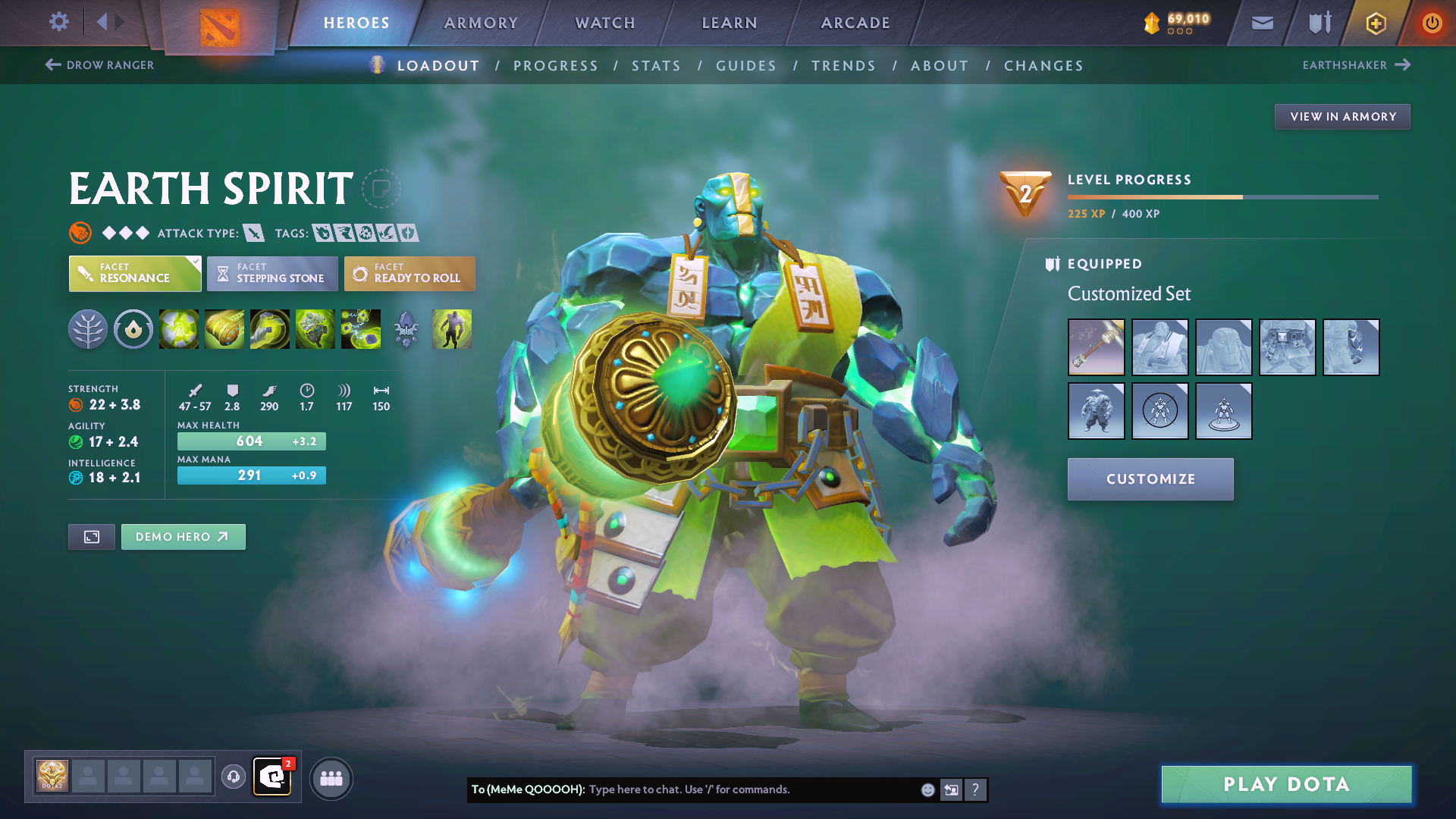Open the mail notifications icon
The image size is (1456, 819).
pos(1261,23)
